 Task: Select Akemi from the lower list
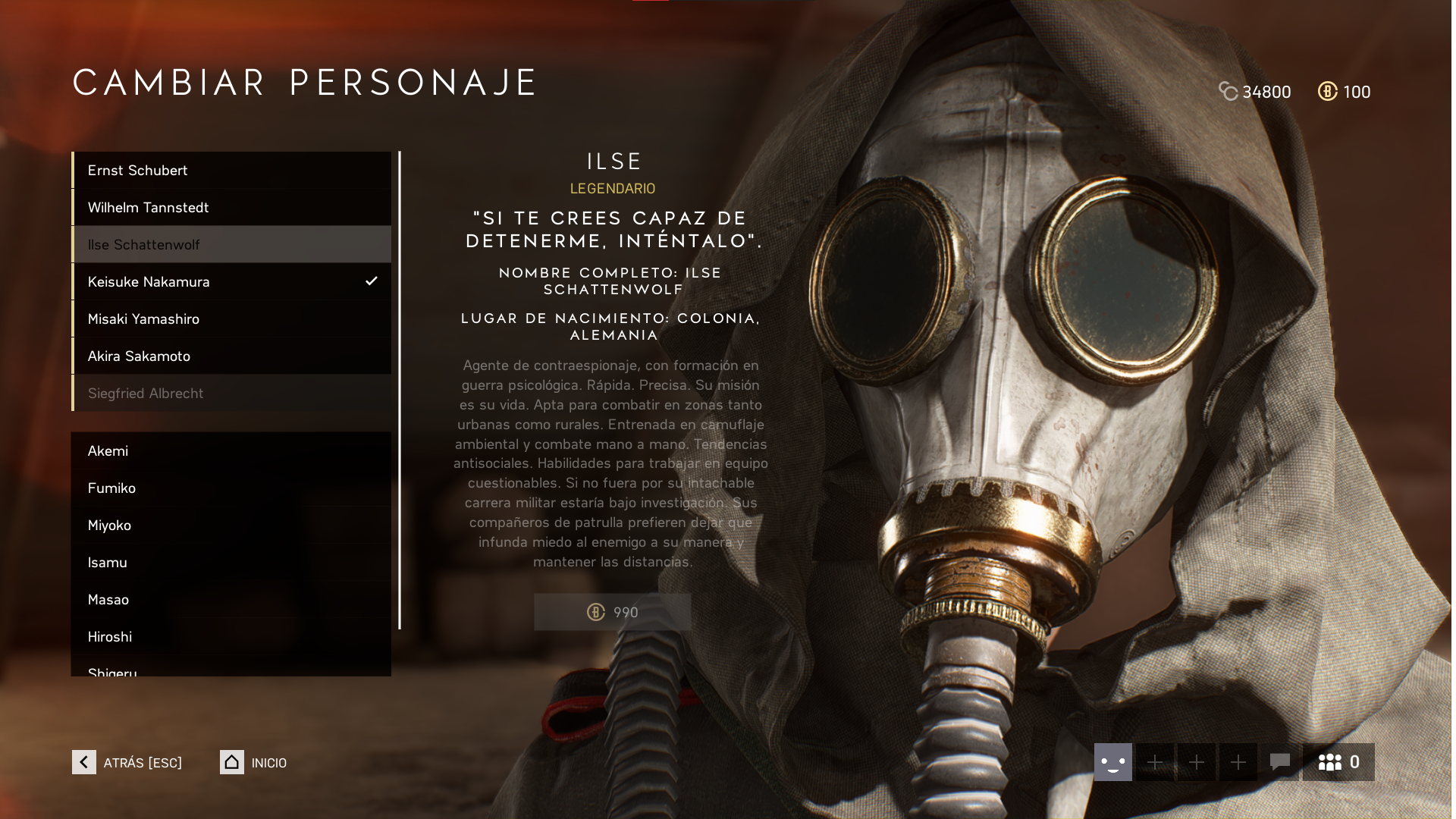point(231,451)
